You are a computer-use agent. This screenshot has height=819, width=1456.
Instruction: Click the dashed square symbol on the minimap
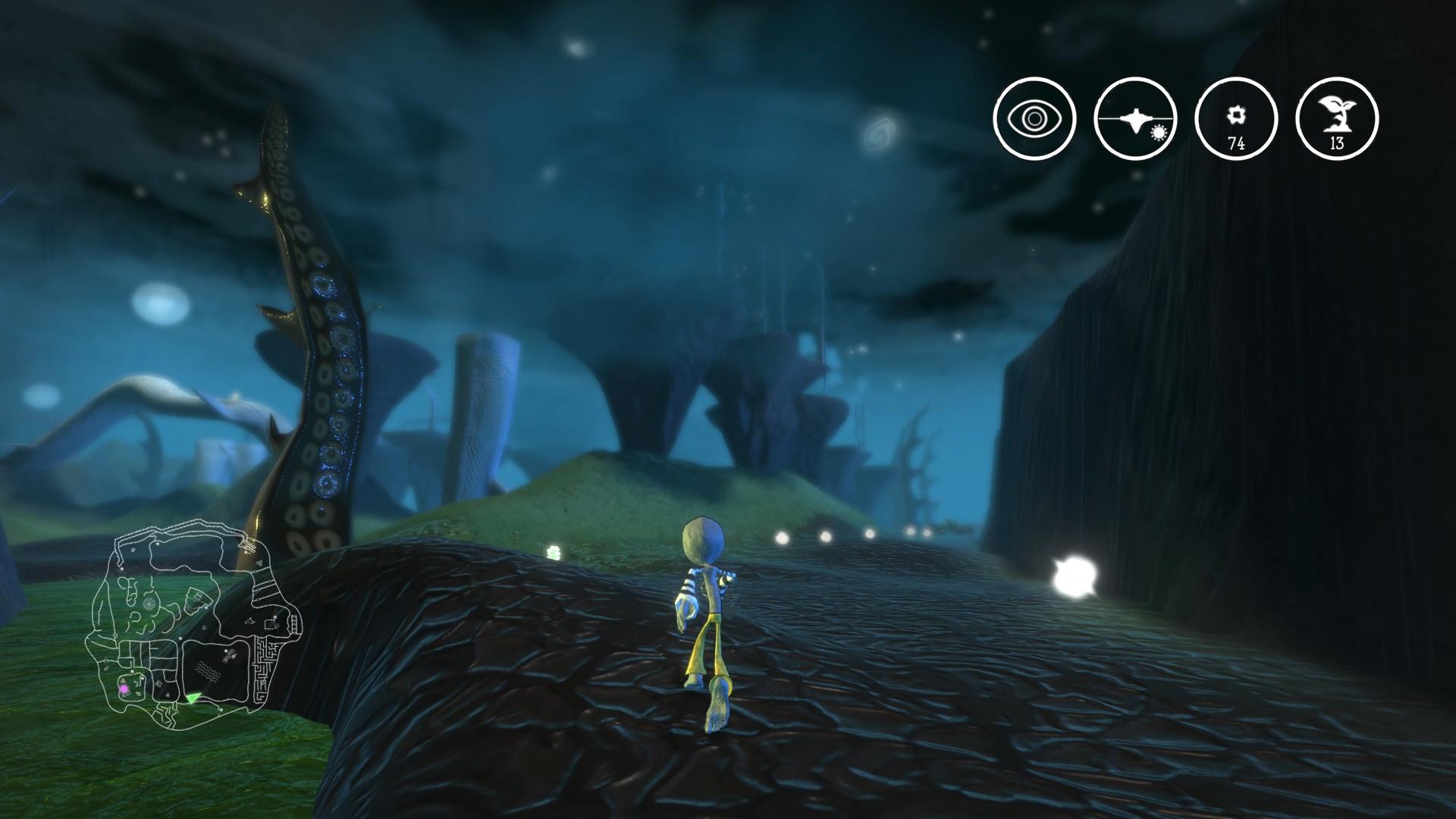(268, 623)
